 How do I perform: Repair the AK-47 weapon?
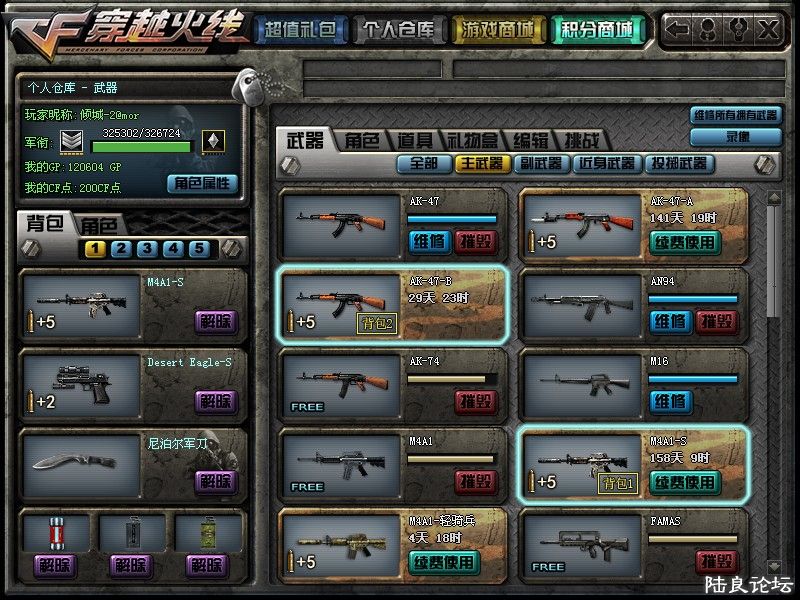[x=429, y=241]
